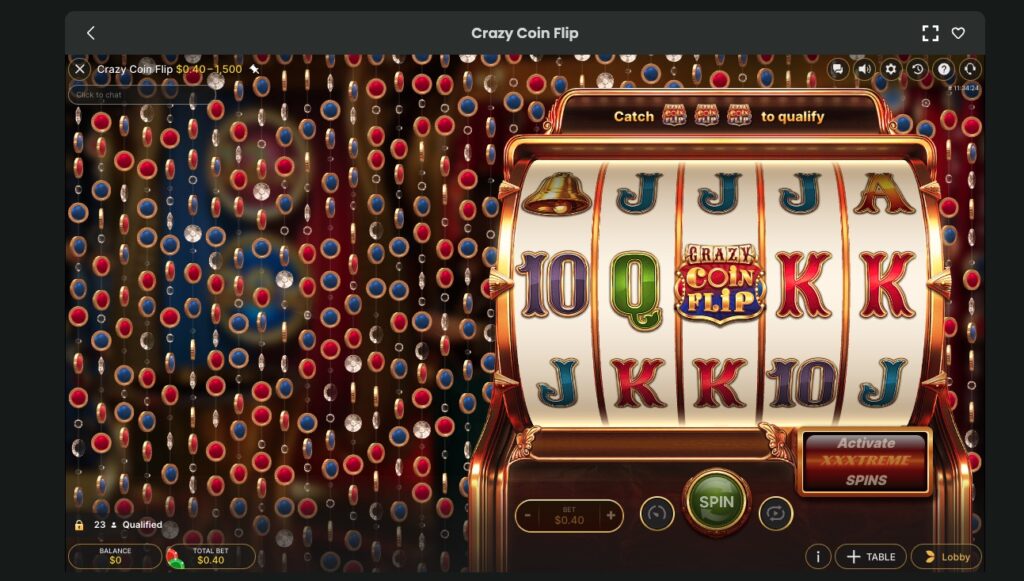Contact support with the headset icon
The height and width of the screenshot is (581, 1024).
[x=969, y=69]
